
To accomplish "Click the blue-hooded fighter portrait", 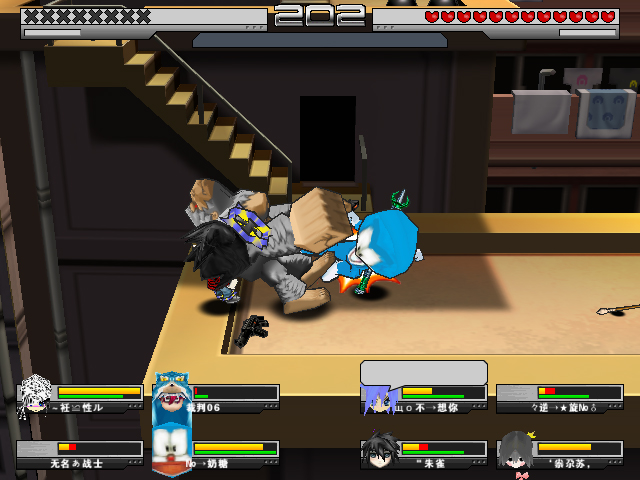I will coord(170,395).
